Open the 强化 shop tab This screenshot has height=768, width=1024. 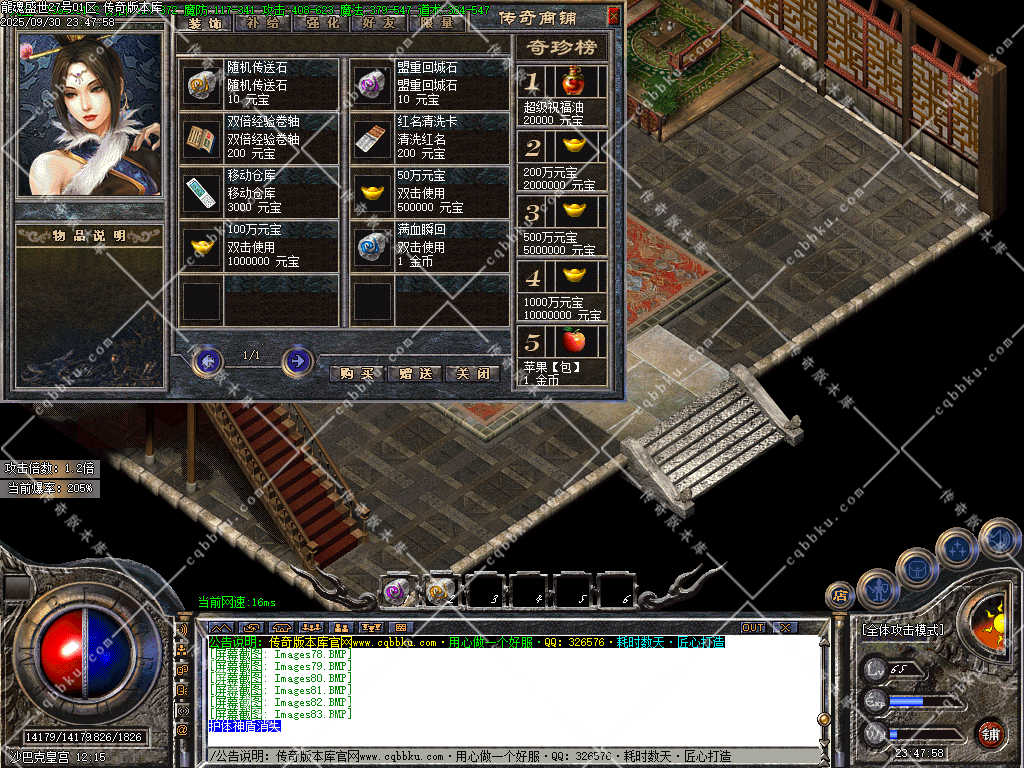[x=320, y=22]
